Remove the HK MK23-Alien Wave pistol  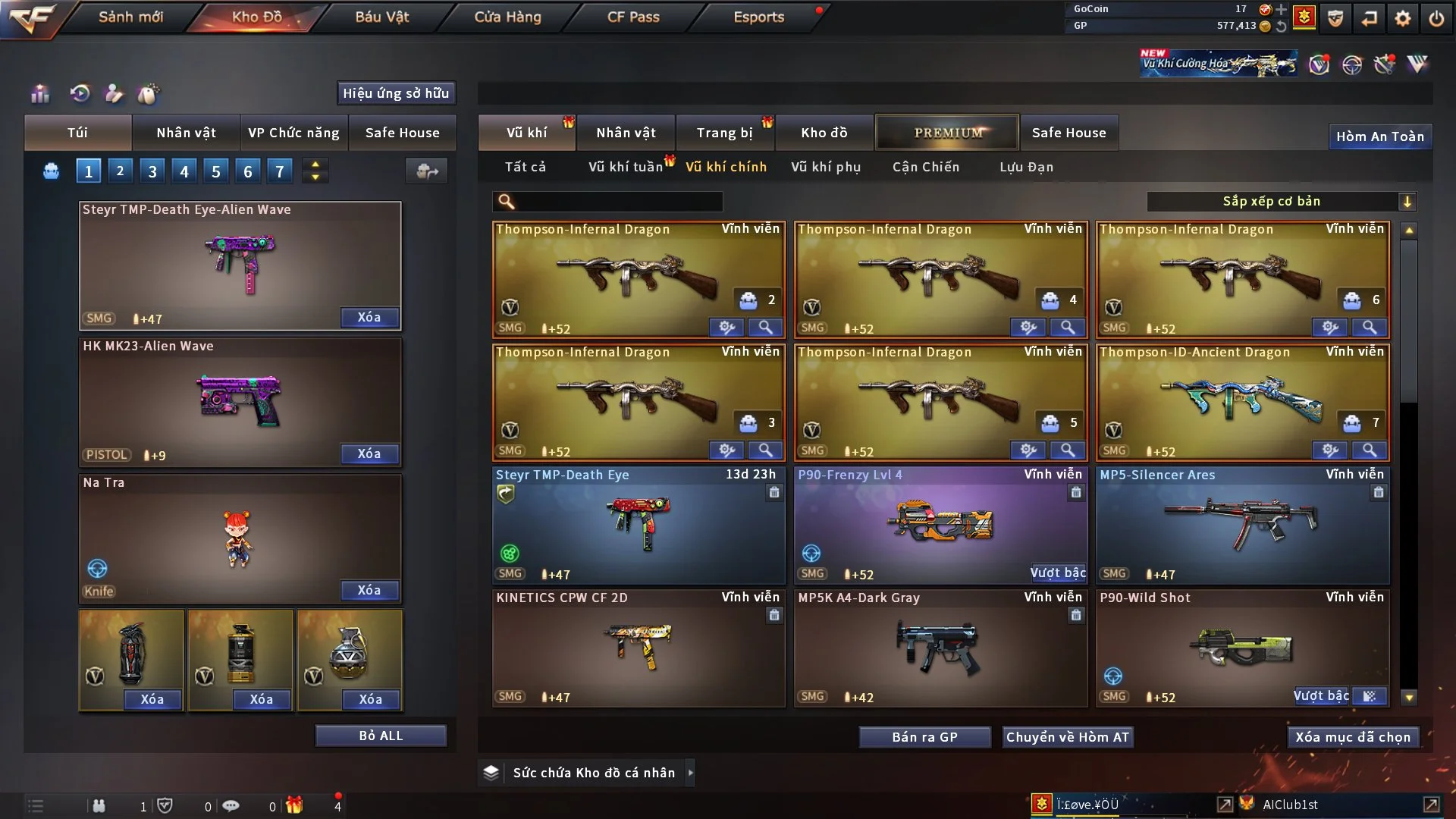coord(369,453)
